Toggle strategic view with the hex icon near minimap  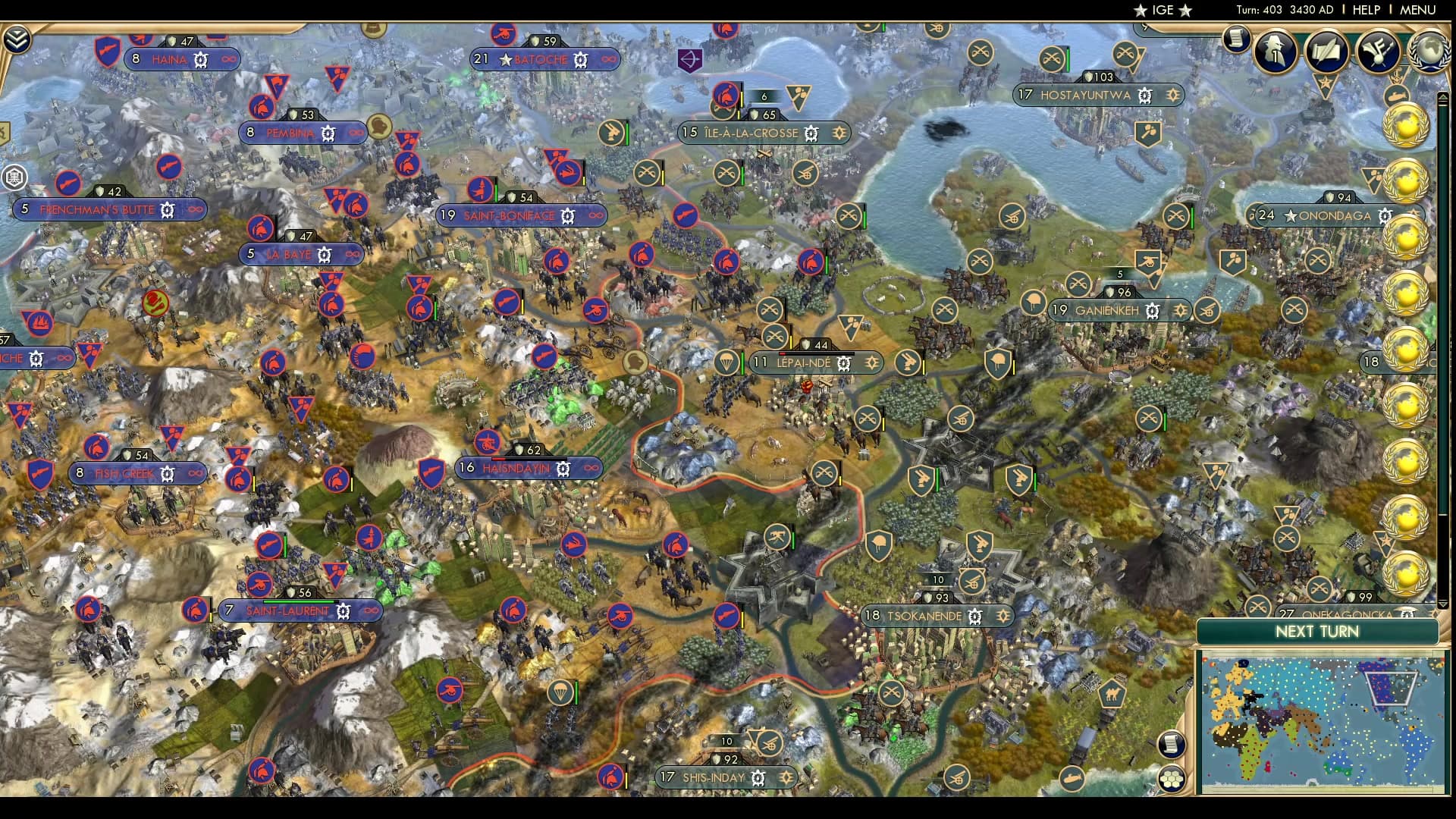pyautogui.click(x=1171, y=777)
